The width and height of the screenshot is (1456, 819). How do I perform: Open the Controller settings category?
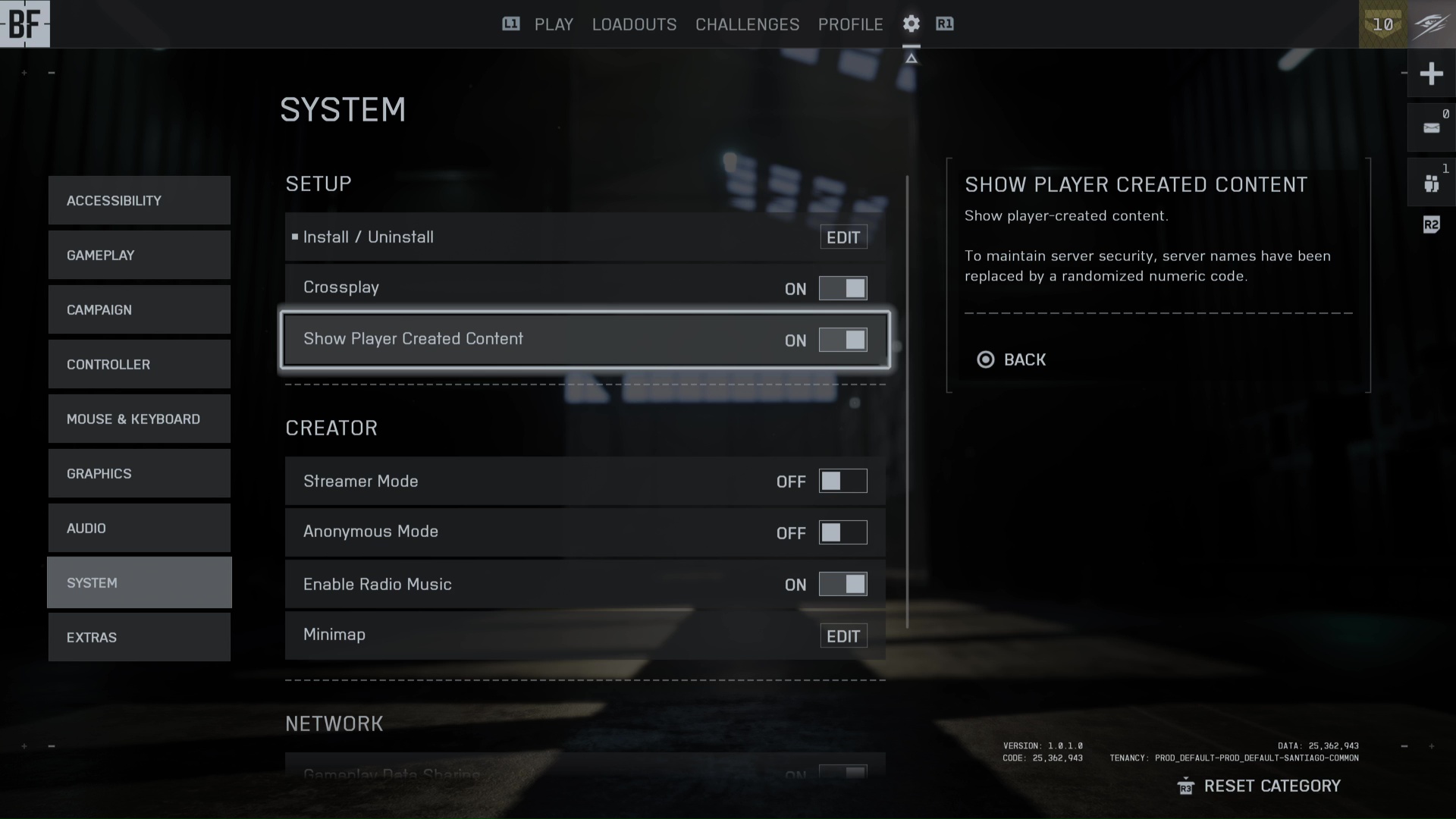[x=139, y=364]
